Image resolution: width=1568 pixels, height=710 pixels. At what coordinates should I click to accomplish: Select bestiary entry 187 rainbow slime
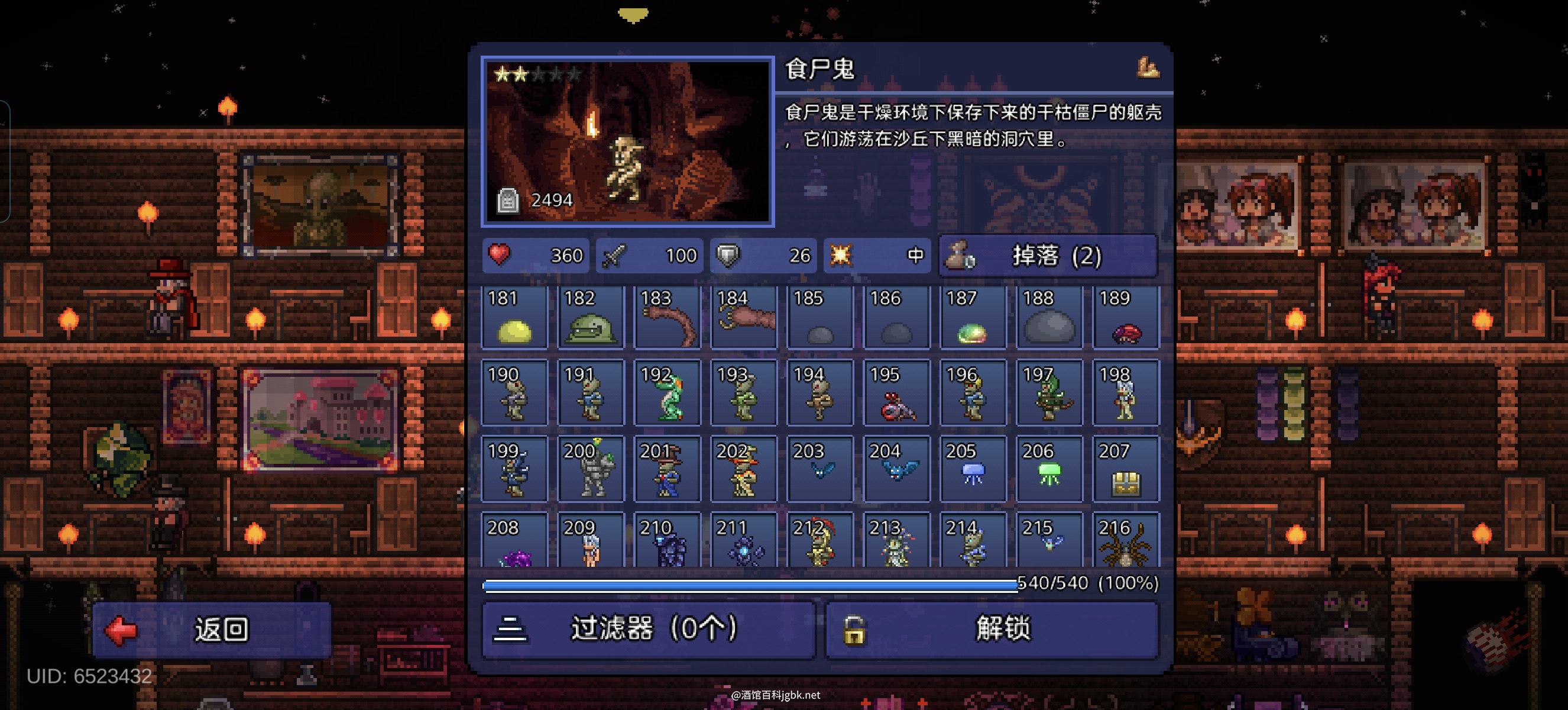973,318
